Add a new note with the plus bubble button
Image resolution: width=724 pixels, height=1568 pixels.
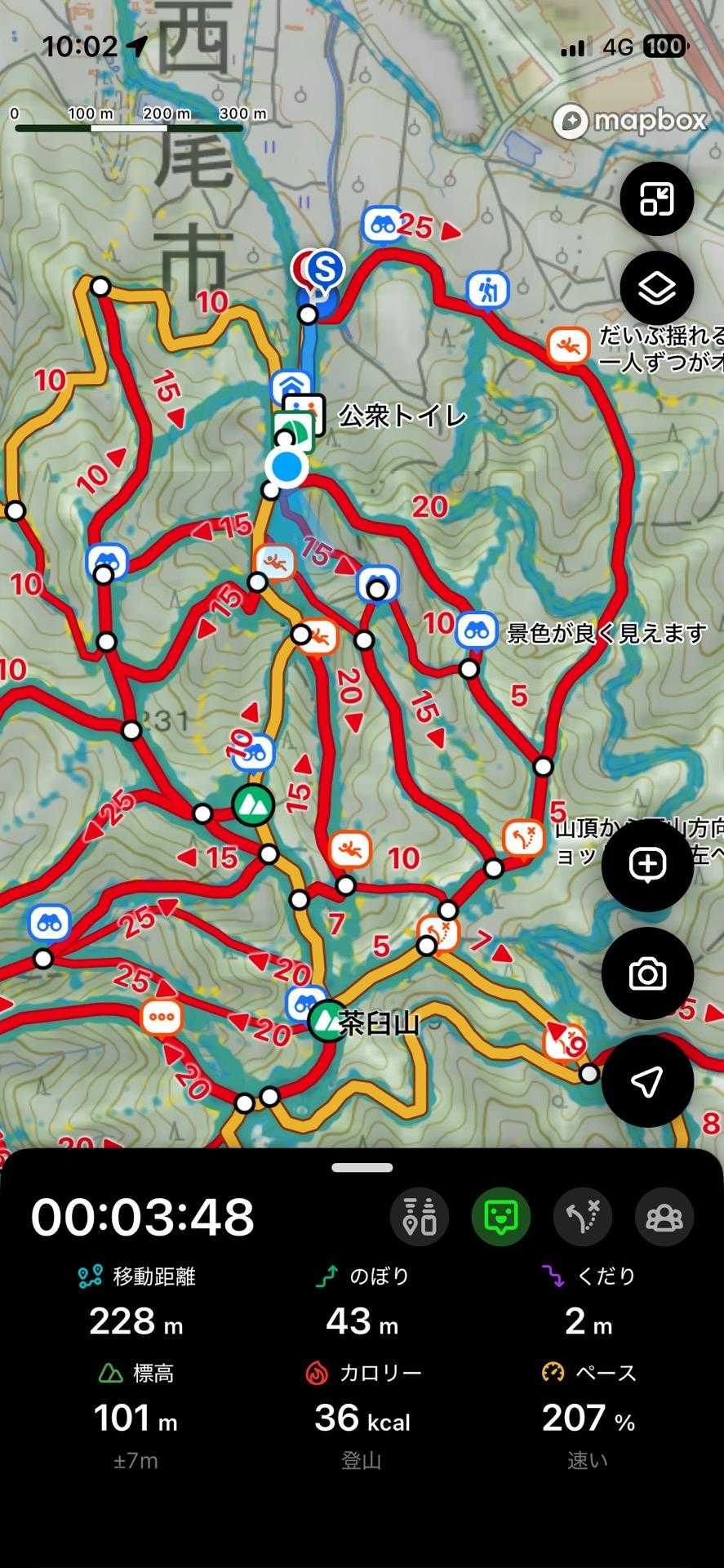647,866
